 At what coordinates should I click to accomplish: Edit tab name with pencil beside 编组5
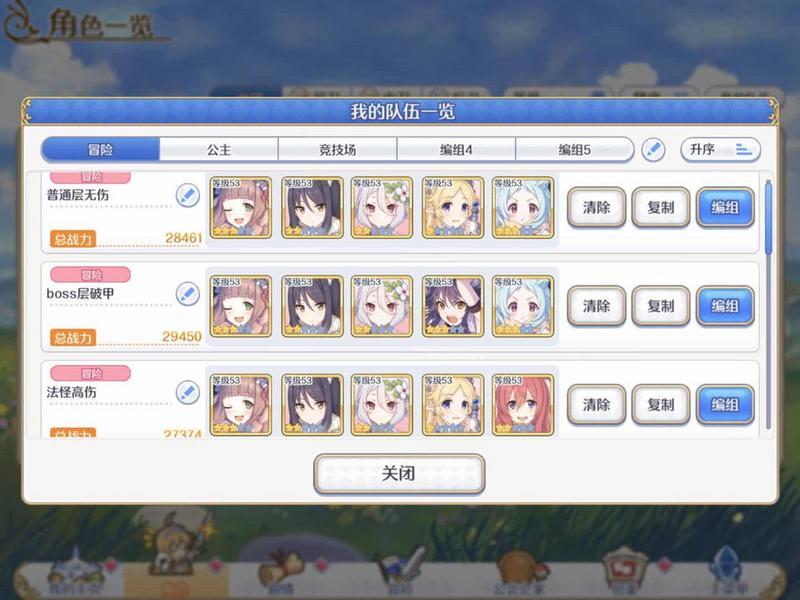653,150
